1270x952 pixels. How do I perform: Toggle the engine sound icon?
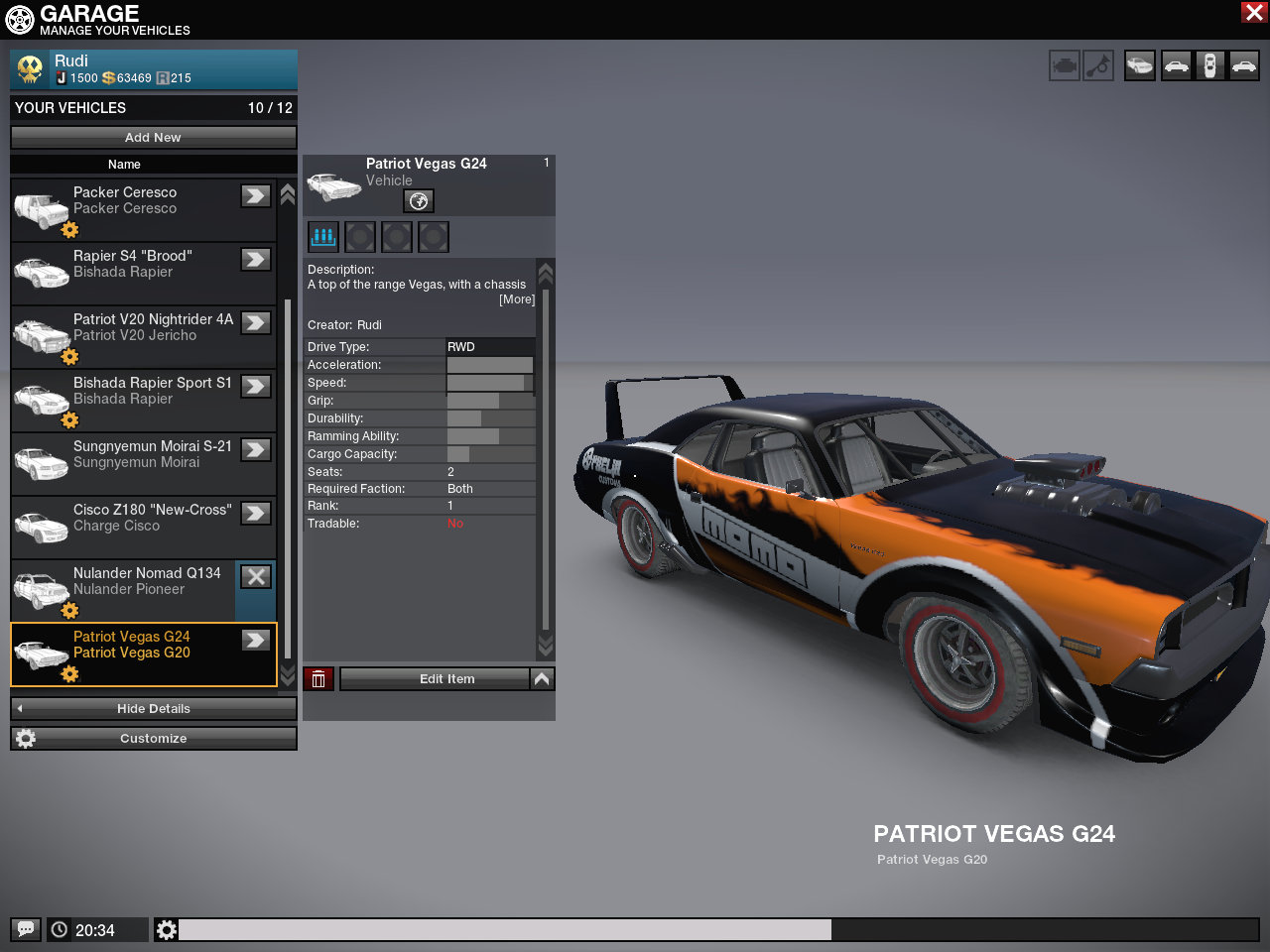coord(1065,66)
